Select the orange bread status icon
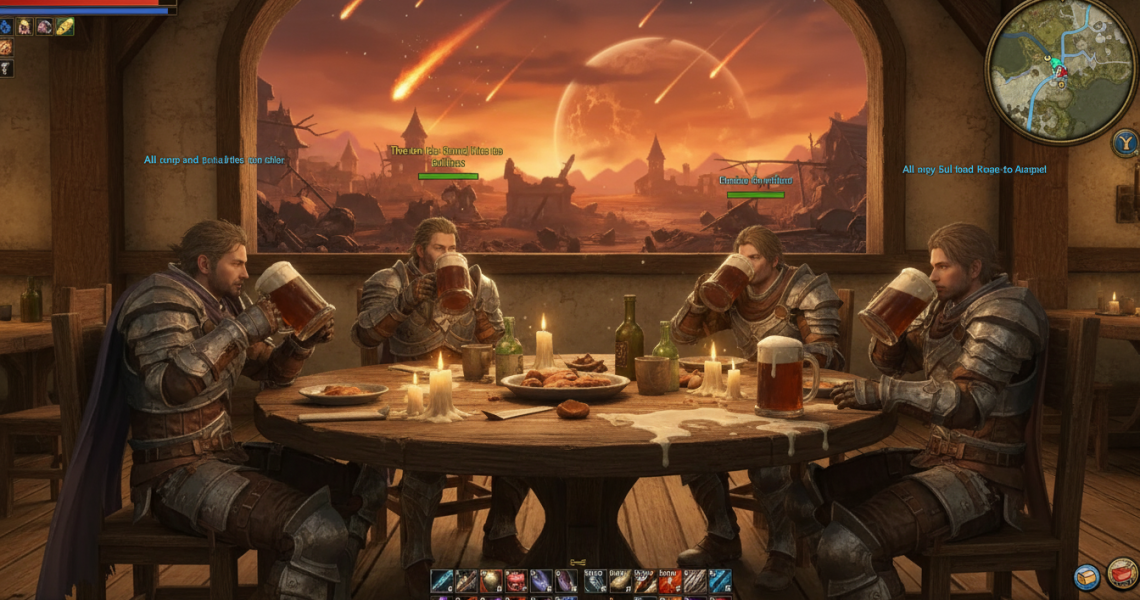 tap(5, 47)
